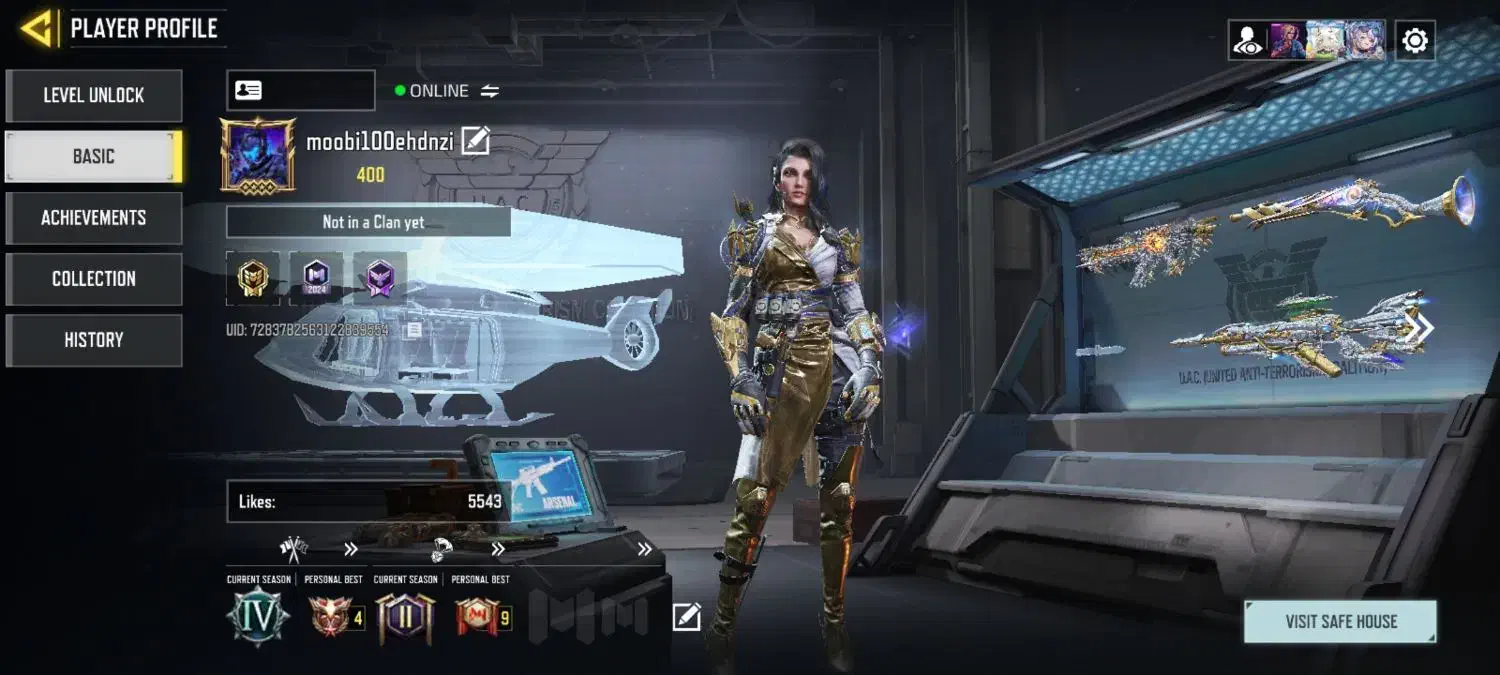Open the Level Unlock tab
Image resolution: width=1500 pixels, height=675 pixels.
point(94,96)
